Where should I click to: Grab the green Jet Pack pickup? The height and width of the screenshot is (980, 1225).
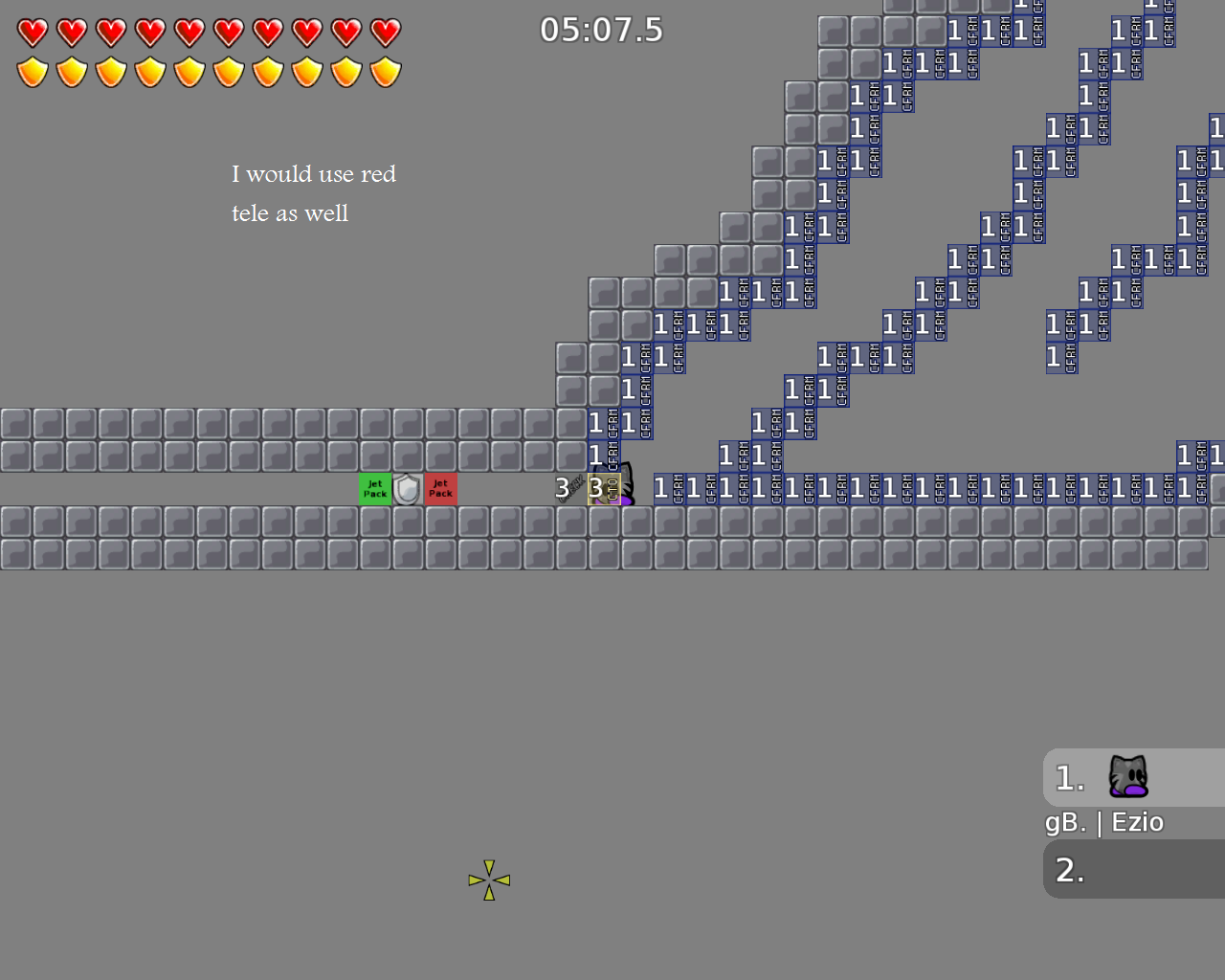coord(375,488)
